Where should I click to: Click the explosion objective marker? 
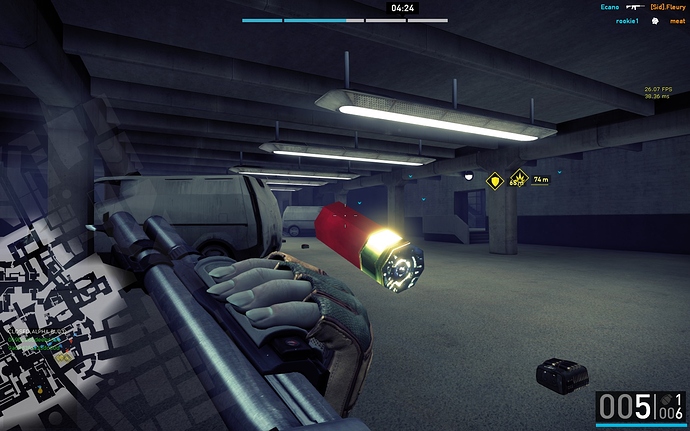(x=518, y=180)
